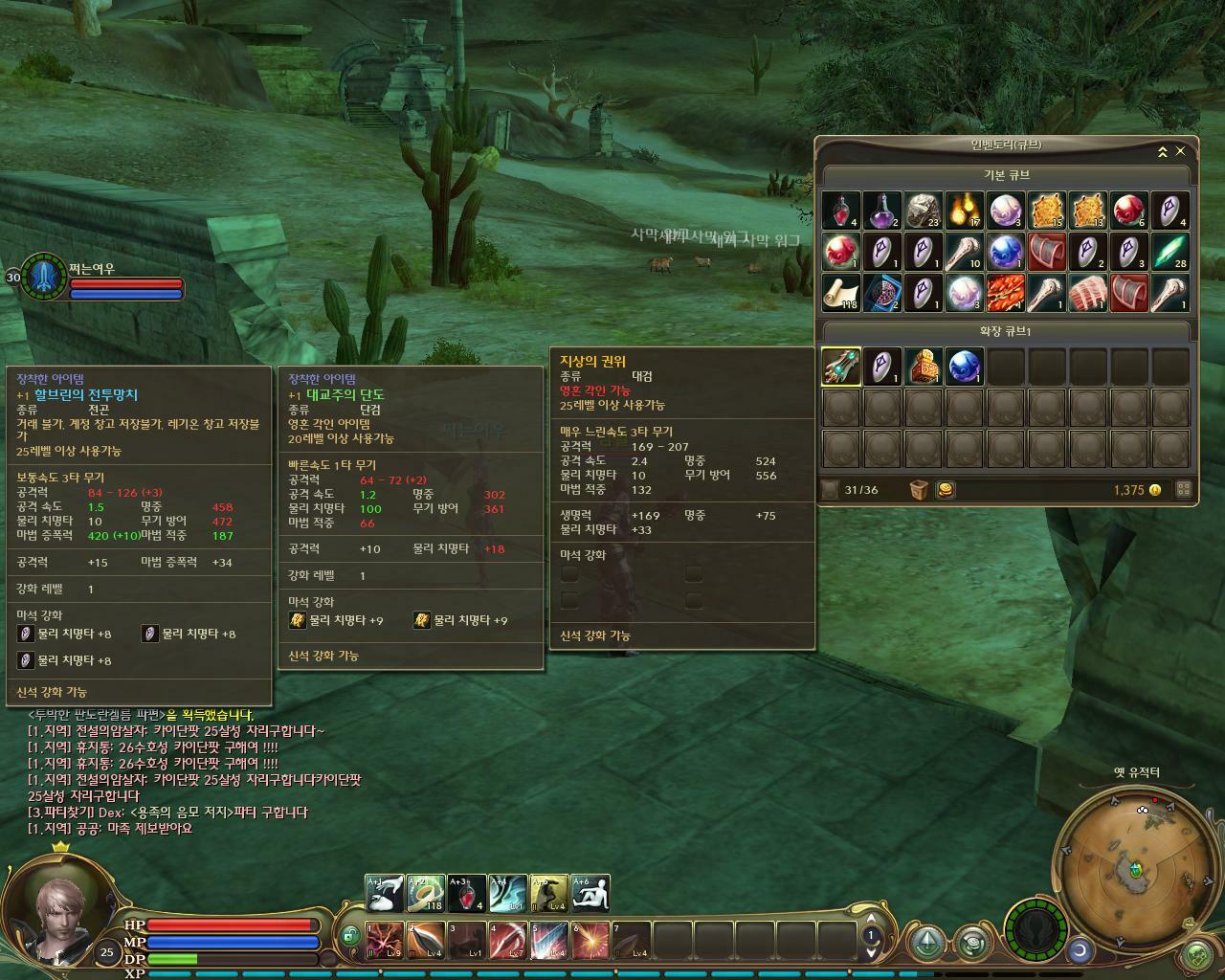Collapse the inventory with the double-arrow button

tap(1162, 151)
